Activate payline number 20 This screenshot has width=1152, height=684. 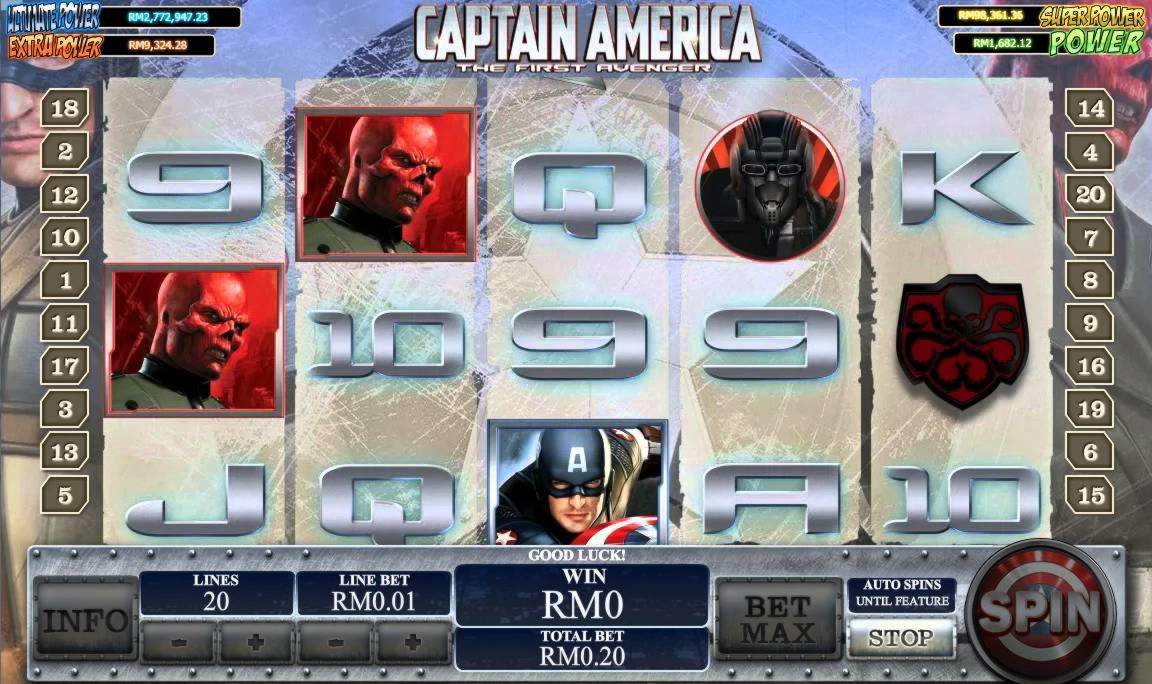click(x=1090, y=195)
